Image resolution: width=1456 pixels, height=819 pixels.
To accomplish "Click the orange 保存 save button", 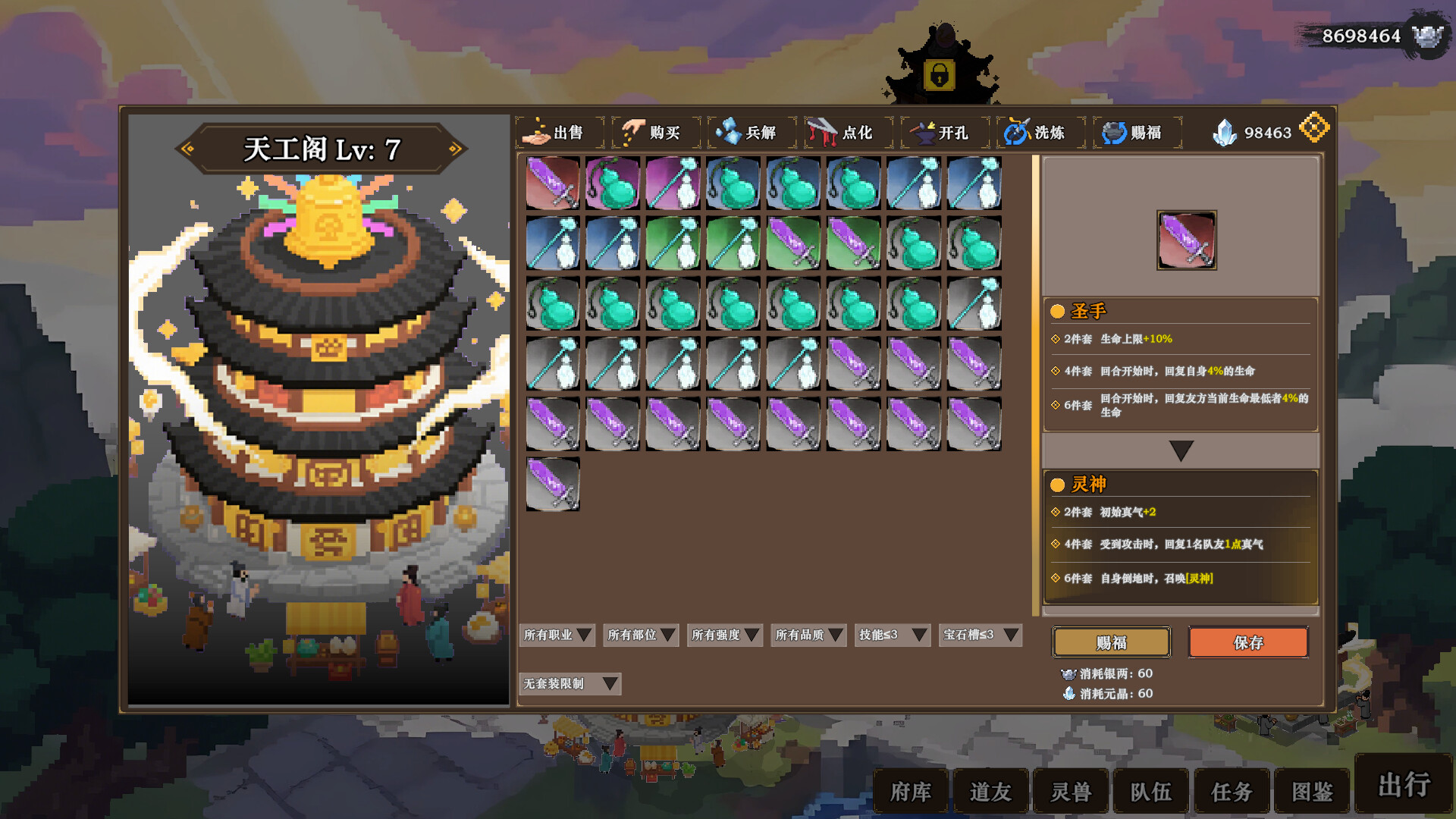I will (x=1247, y=643).
